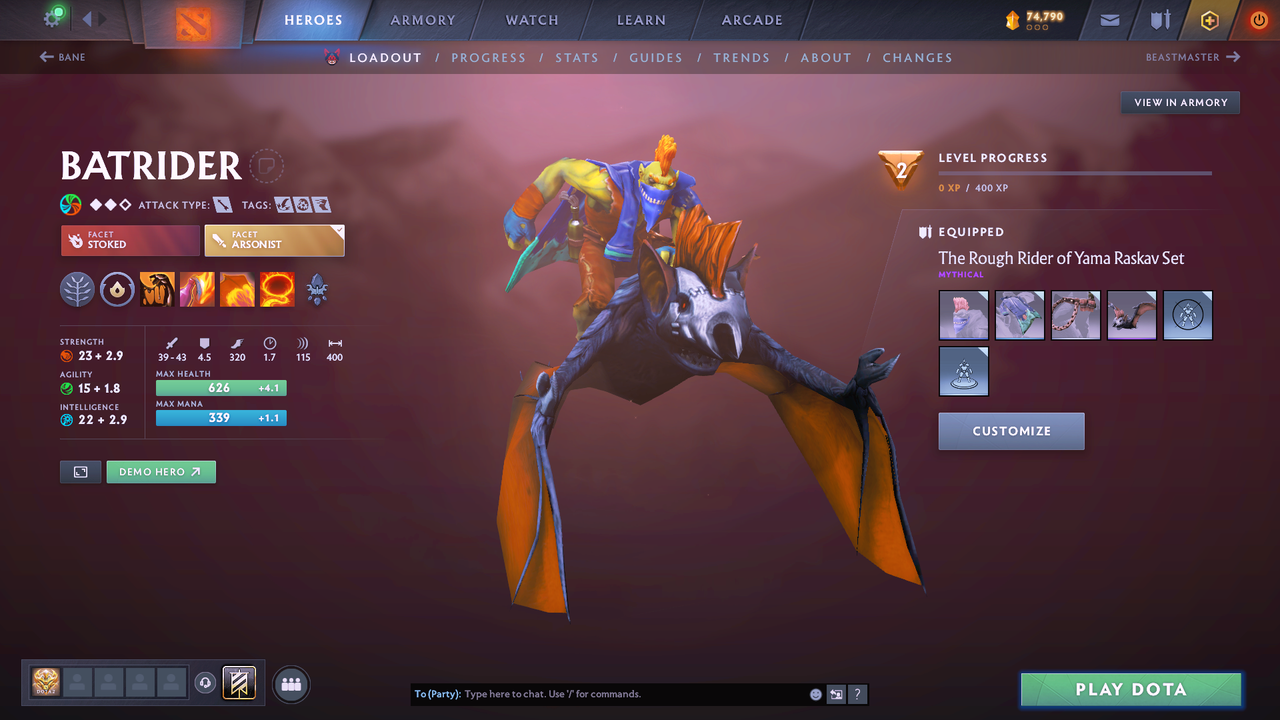Click the VIEW IN ARMORY button
Viewport: 1280px width, 720px height.
[x=1179, y=102]
